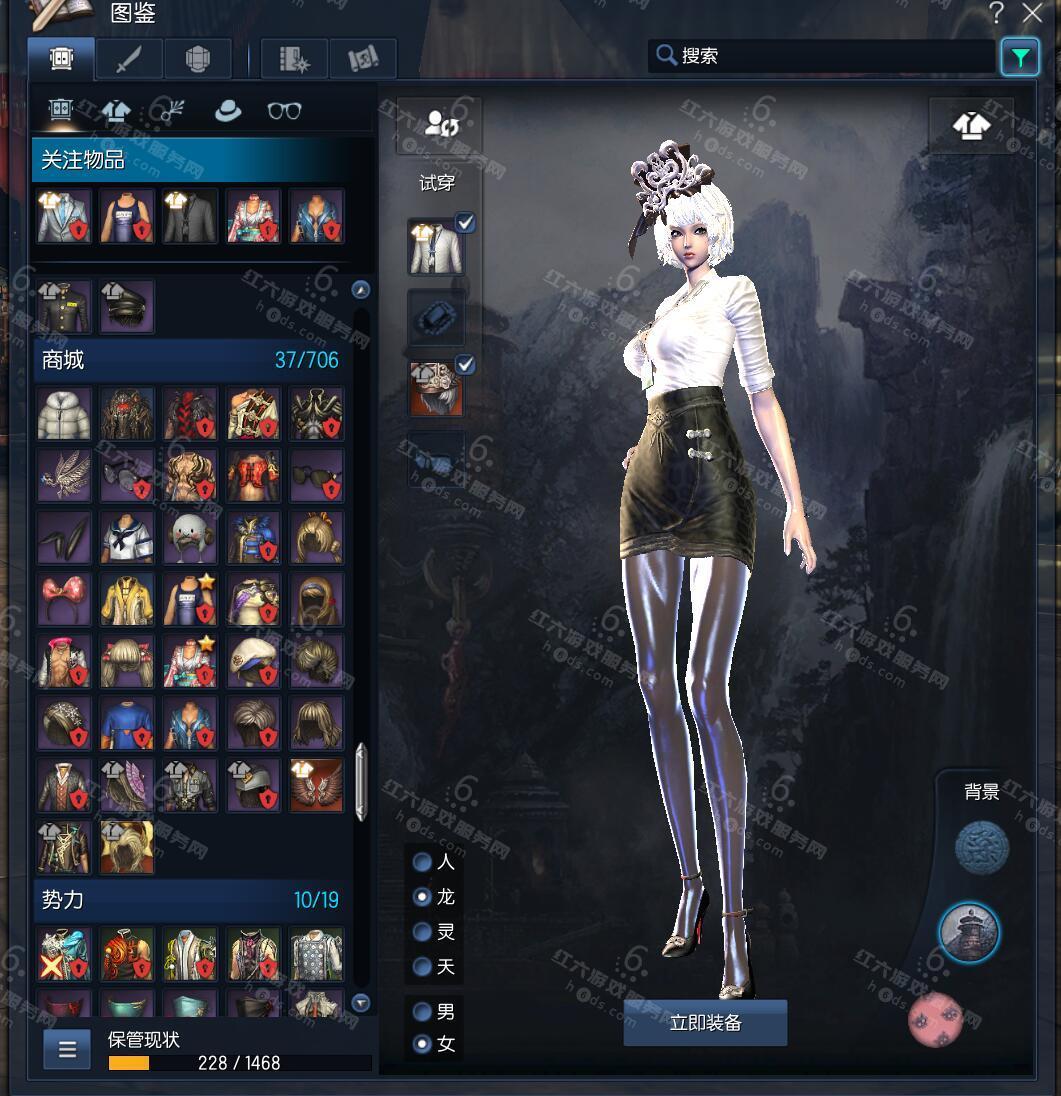Select the sailor uniform costume slot

(x=127, y=537)
